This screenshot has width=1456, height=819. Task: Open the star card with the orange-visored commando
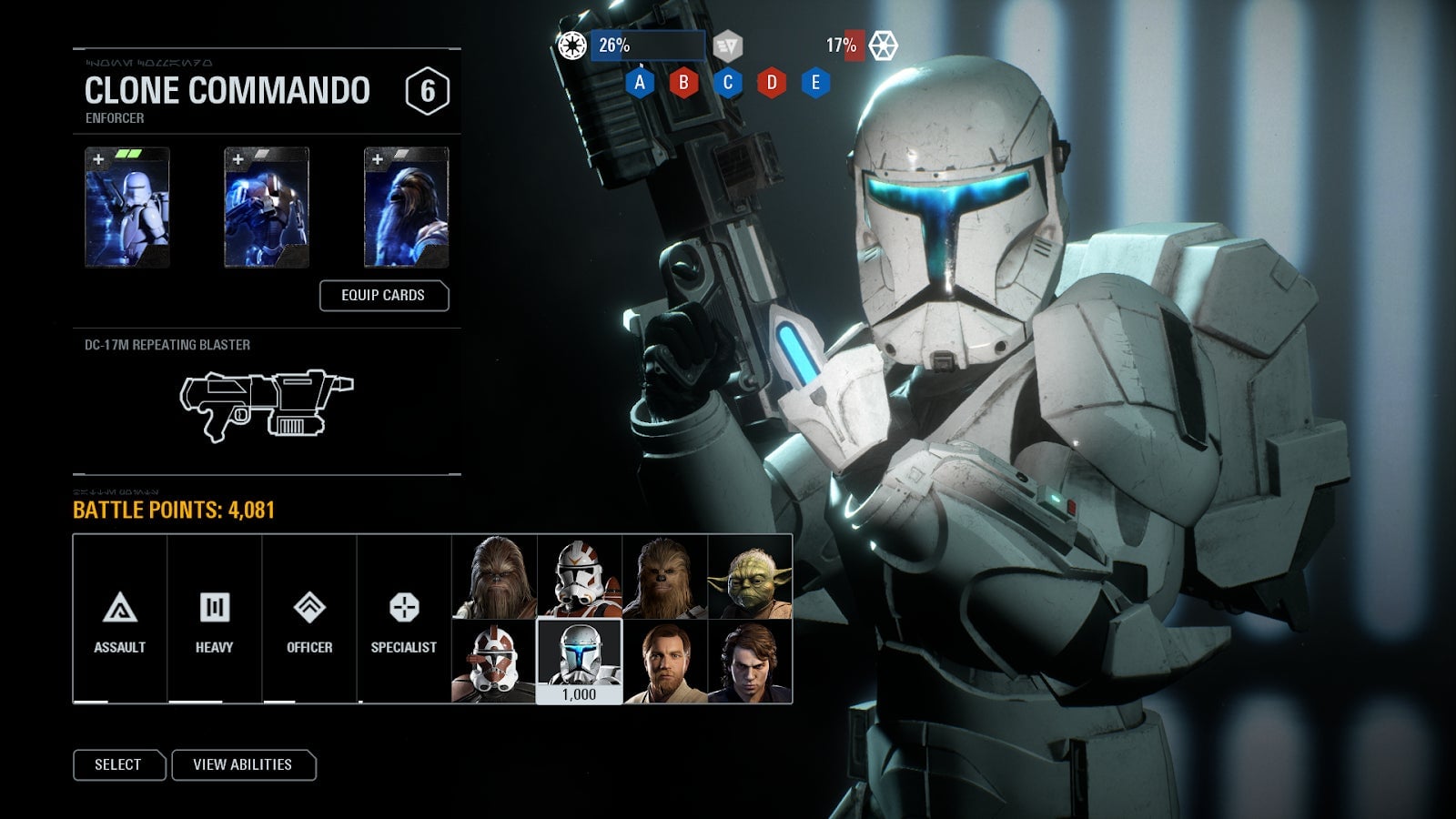pyautogui.click(x=267, y=207)
